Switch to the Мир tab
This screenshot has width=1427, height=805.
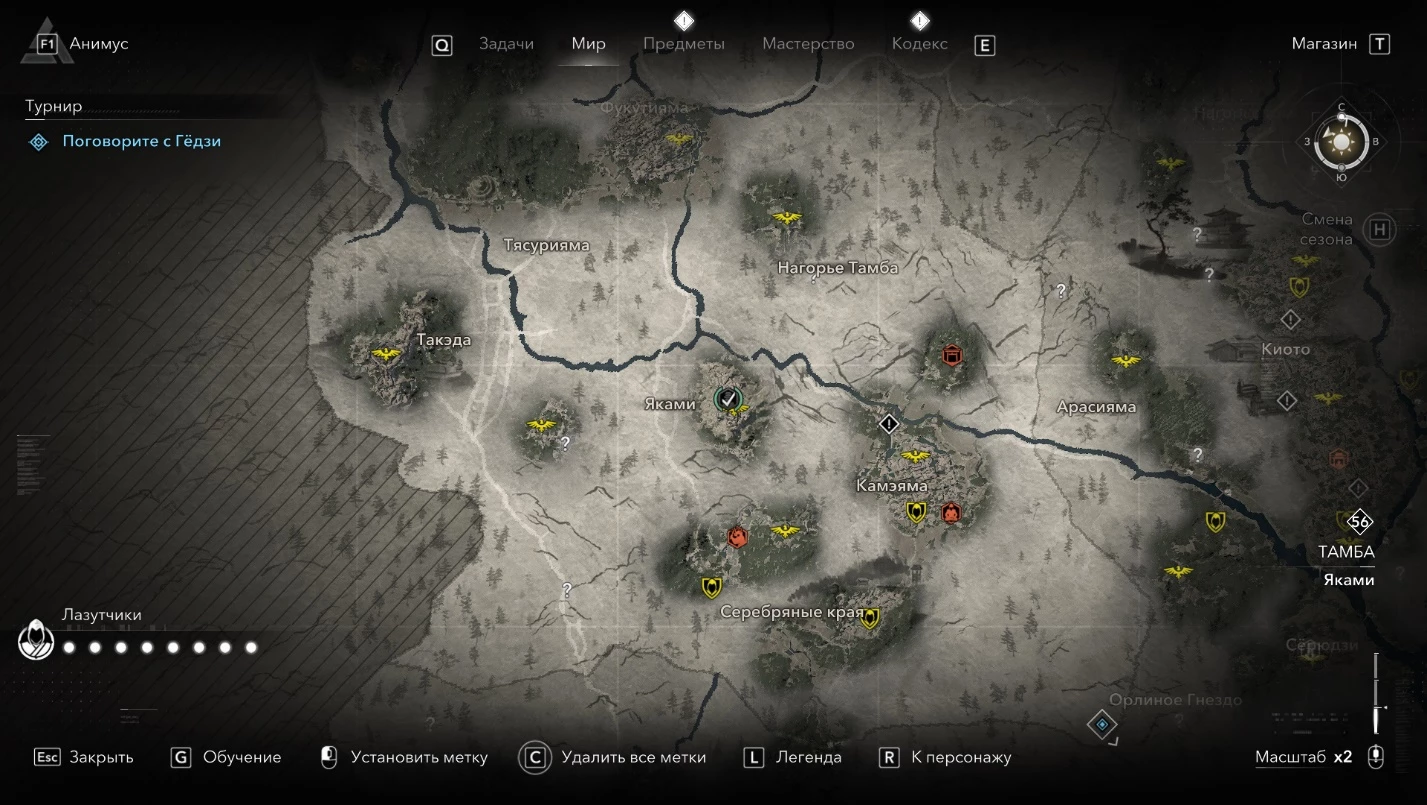tap(588, 44)
